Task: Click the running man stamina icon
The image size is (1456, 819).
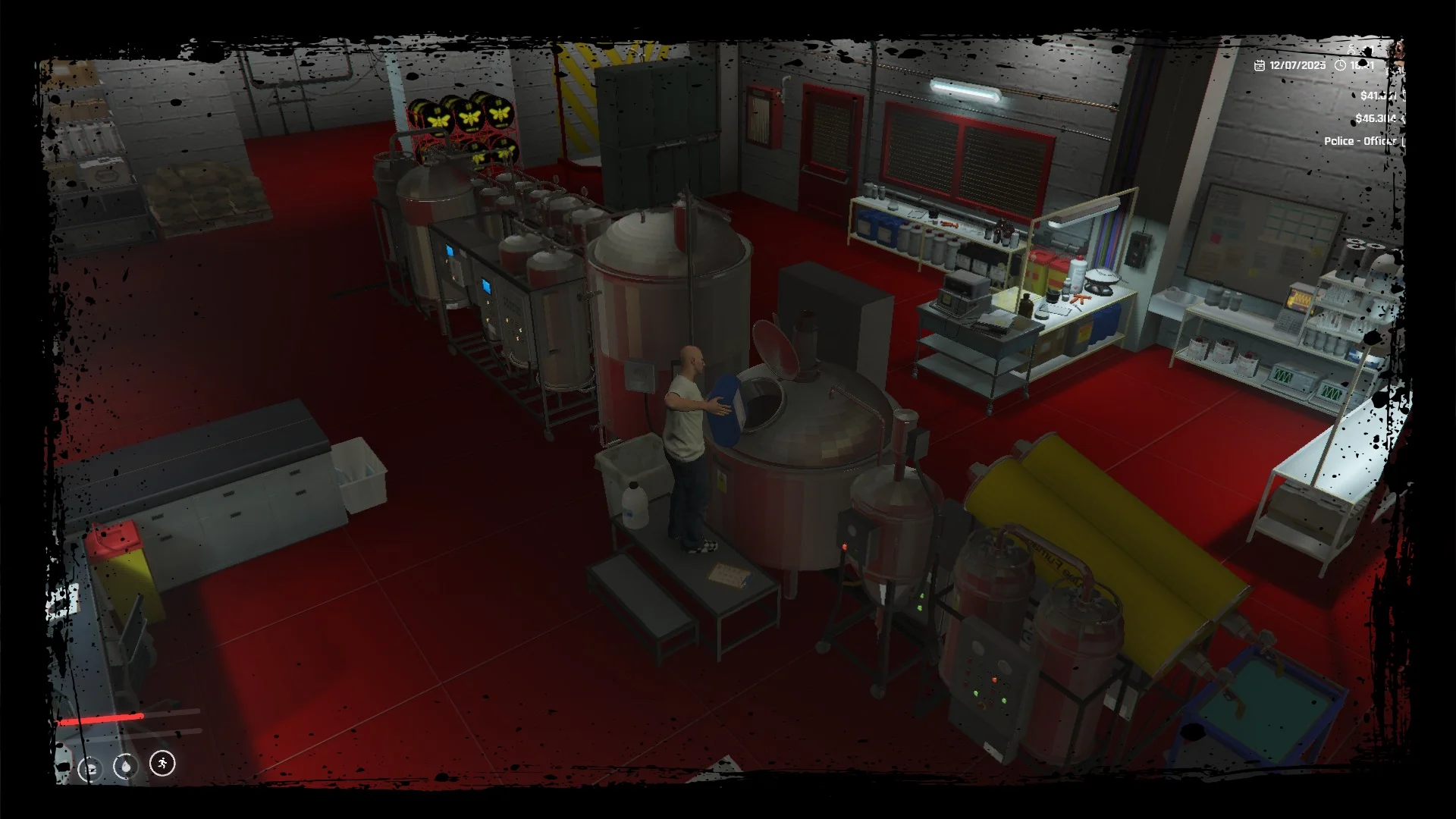Action: tap(162, 763)
